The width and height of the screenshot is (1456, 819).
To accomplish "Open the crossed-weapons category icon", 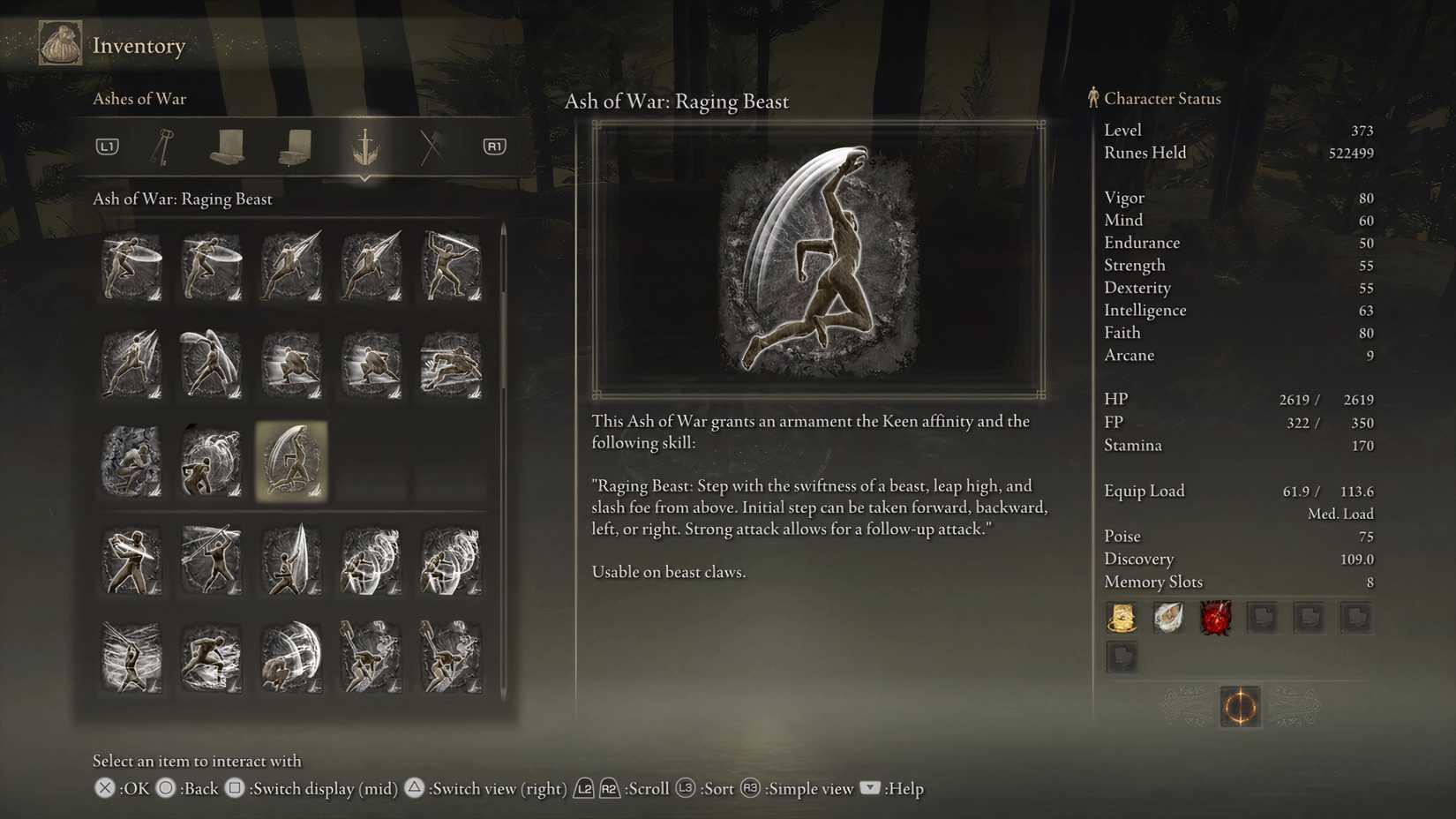I will pos(431,147).
